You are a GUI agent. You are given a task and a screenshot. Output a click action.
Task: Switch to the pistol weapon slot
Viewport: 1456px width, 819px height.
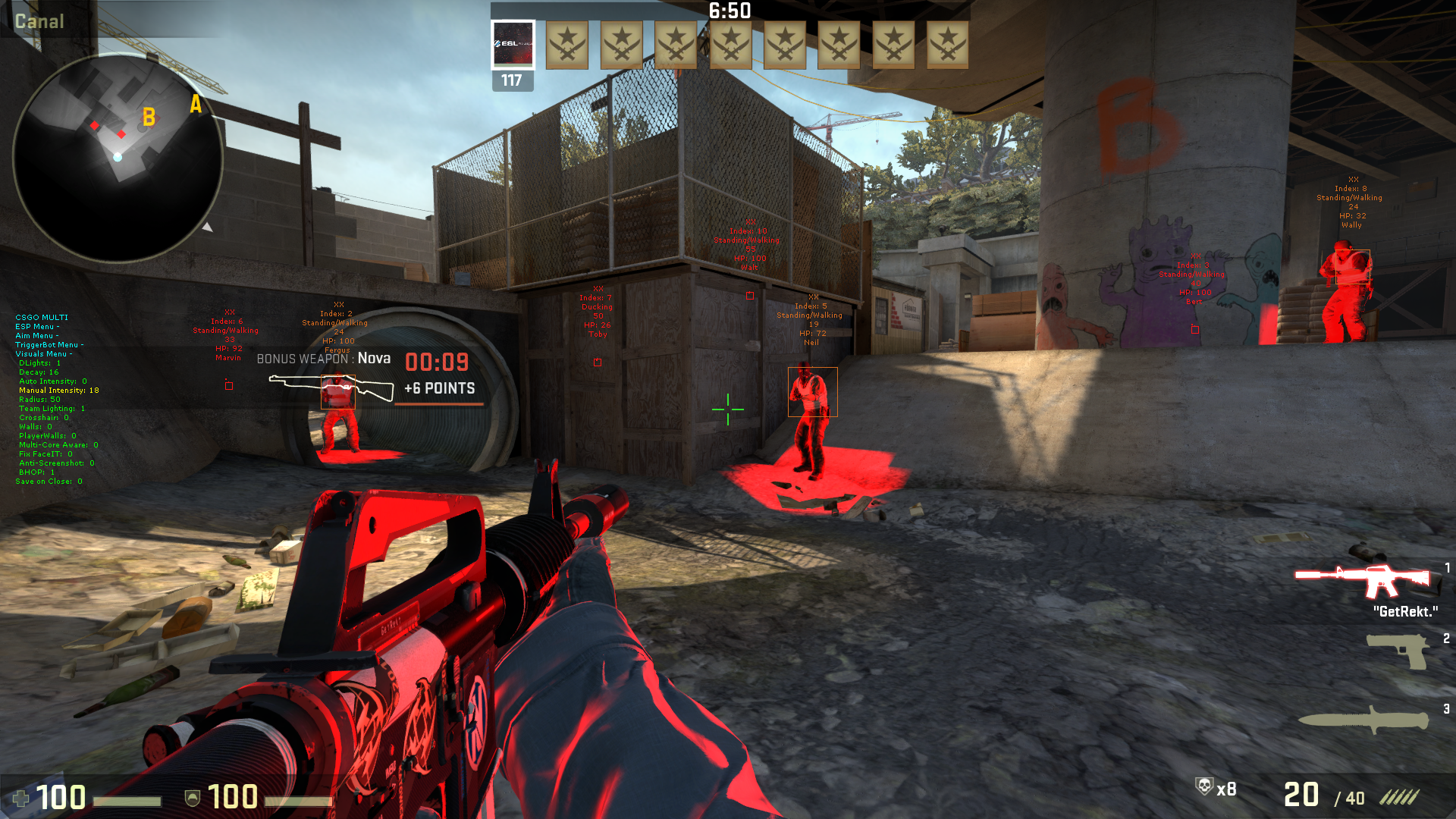(x=1398, y=651)
